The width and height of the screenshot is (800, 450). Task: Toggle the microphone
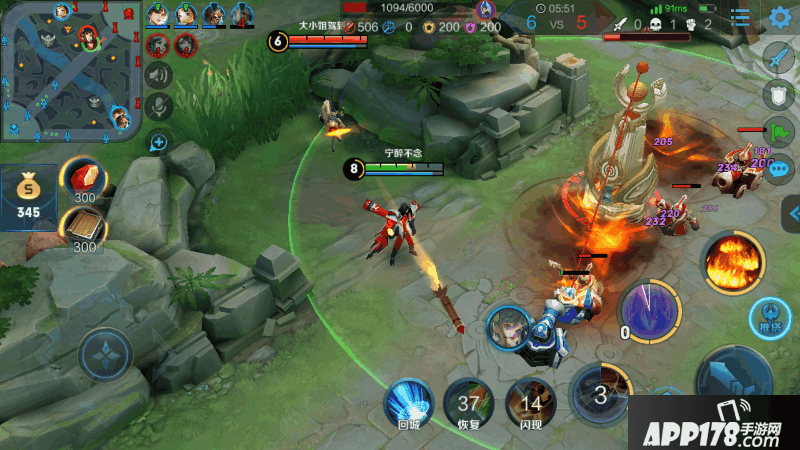157,107
